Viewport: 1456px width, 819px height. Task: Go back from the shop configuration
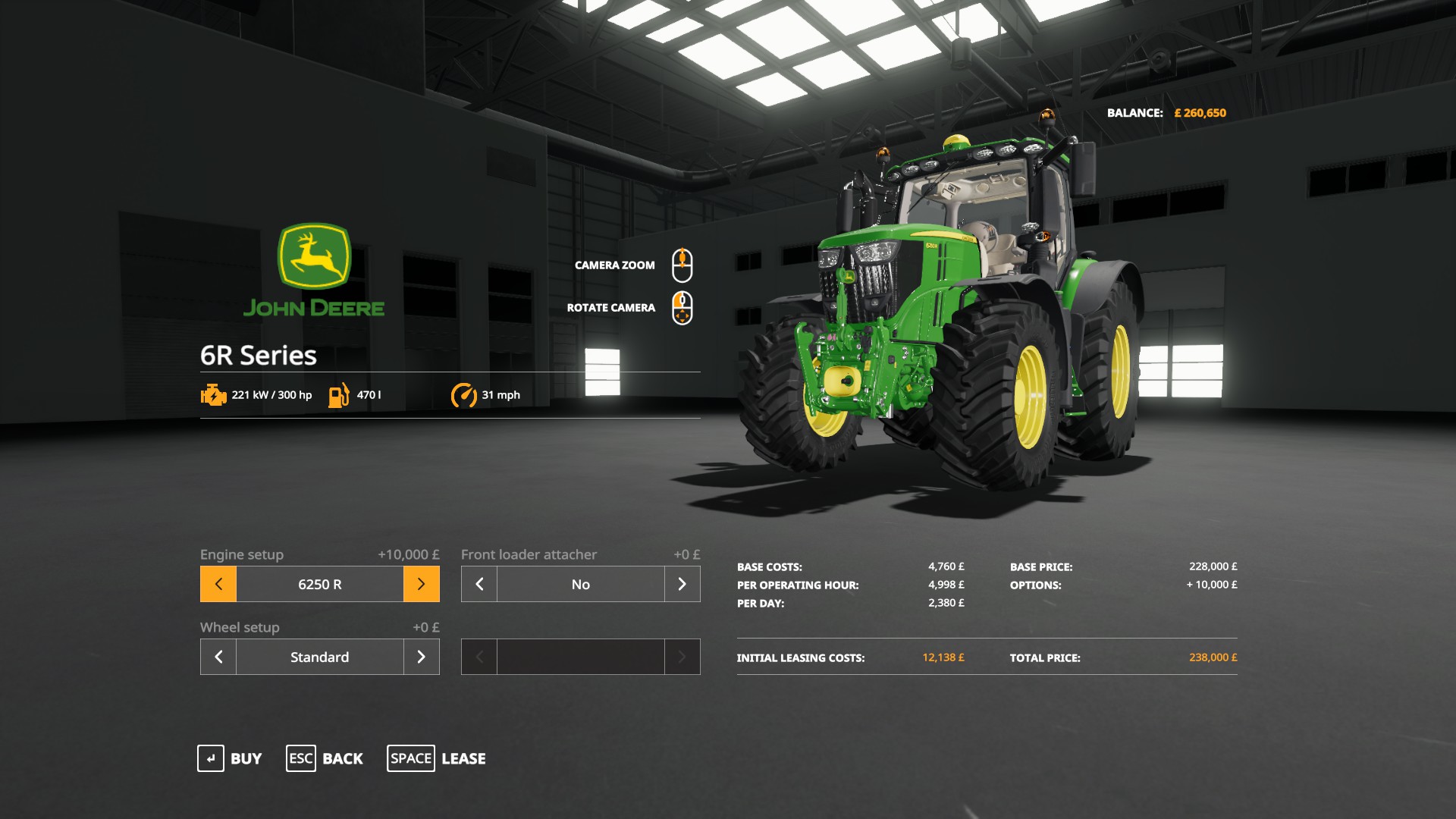click(x=325, y=758)
